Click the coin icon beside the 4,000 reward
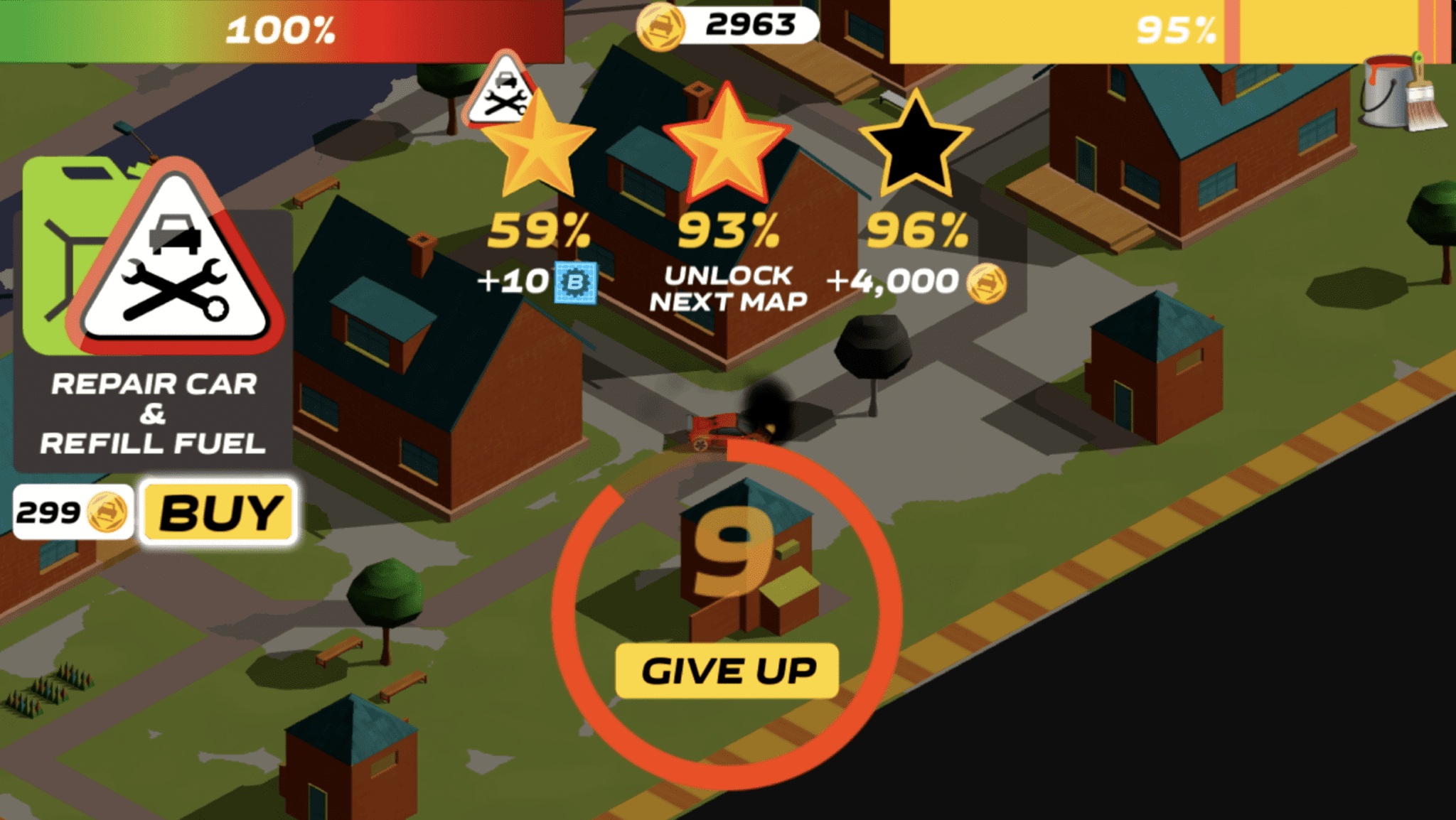The image size is (1456, 820). pyautogui.click(x=987, y=283)
